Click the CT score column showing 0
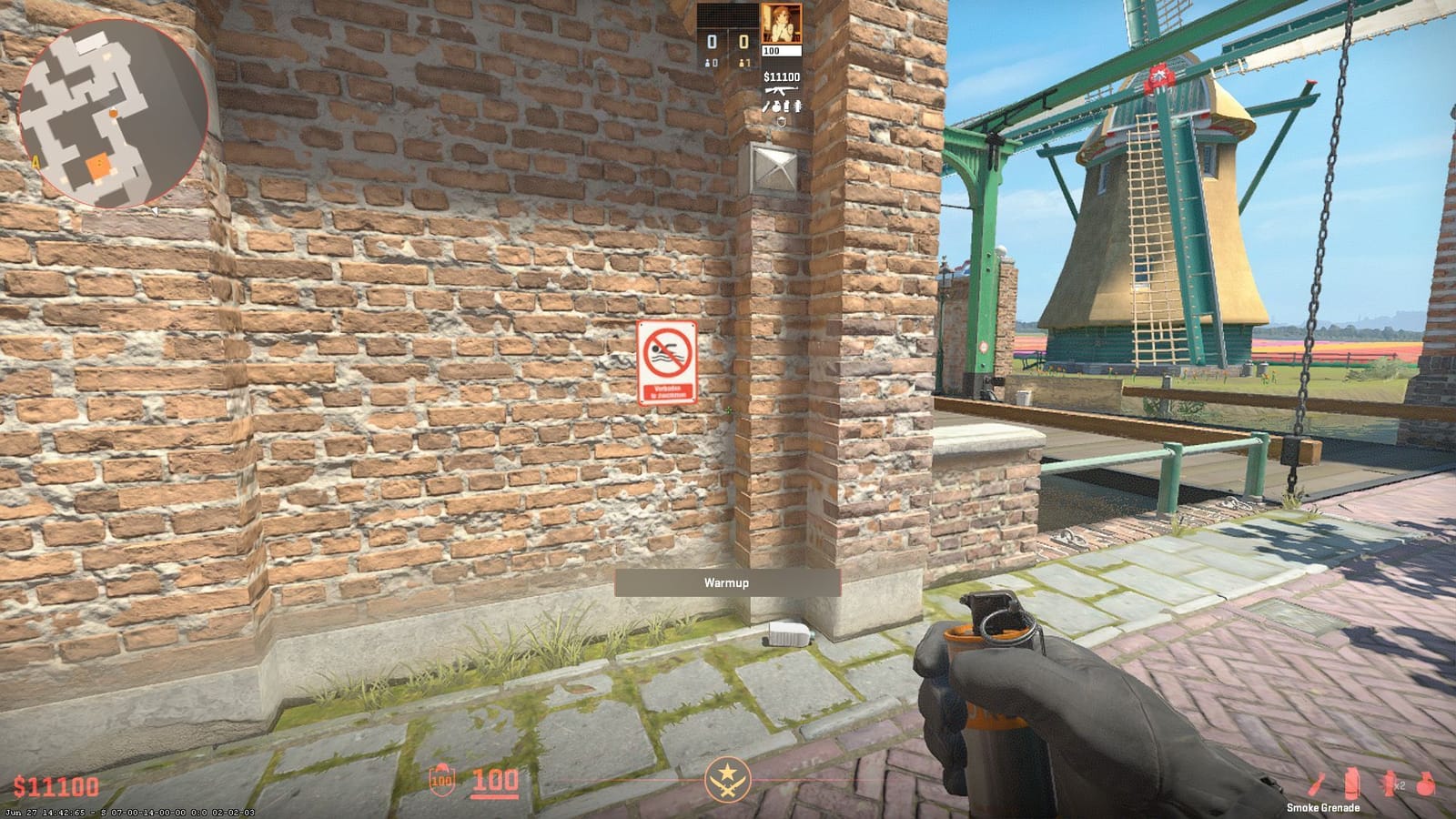 pyautogui.click(x=711, y=41)
